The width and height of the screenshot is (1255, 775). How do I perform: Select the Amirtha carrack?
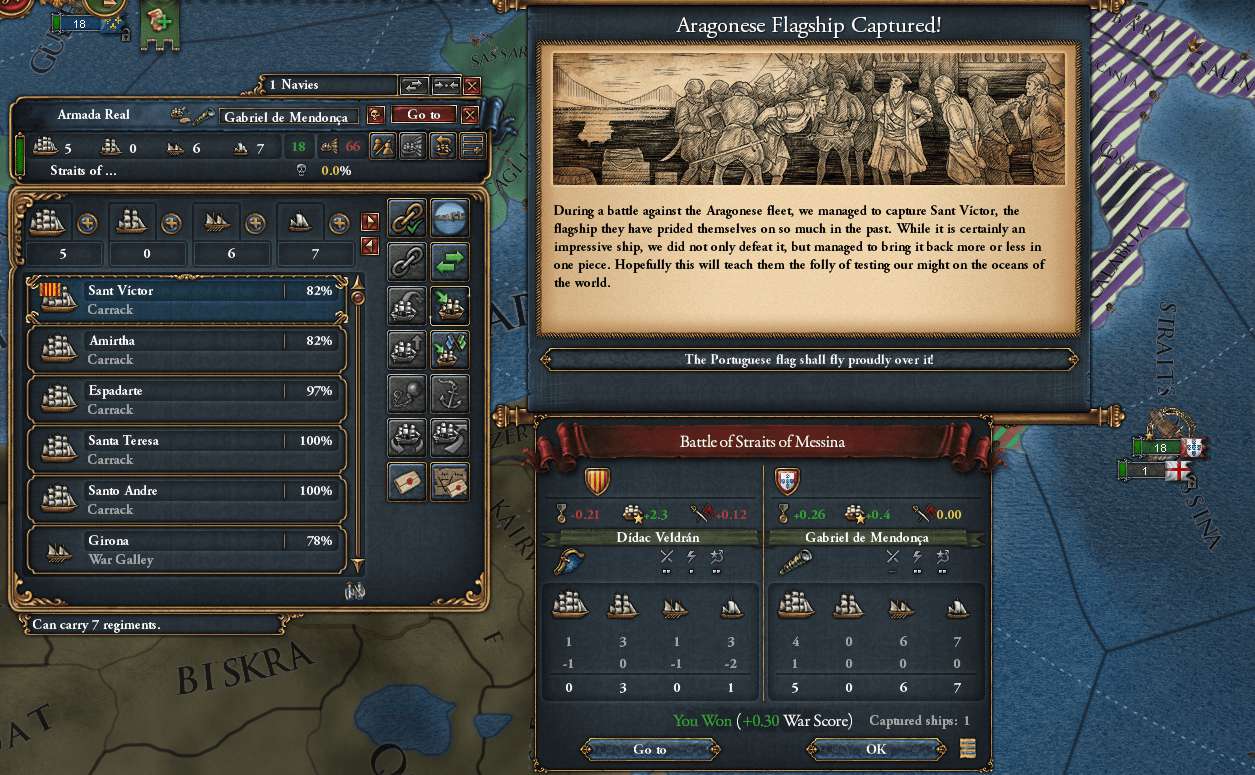pyautogui.click(x=186, y=349)
